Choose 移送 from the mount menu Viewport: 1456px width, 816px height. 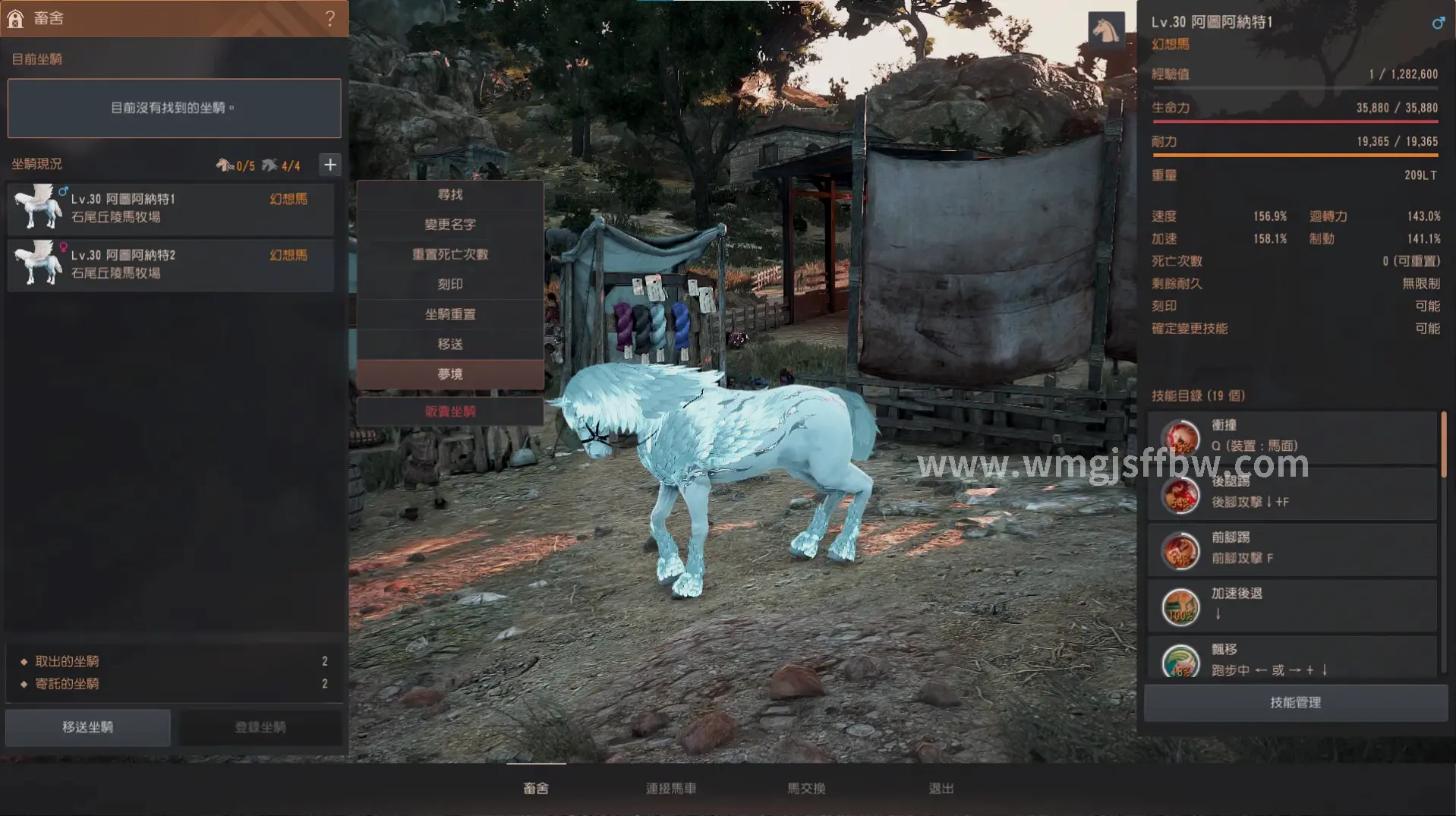click(450, 345)
